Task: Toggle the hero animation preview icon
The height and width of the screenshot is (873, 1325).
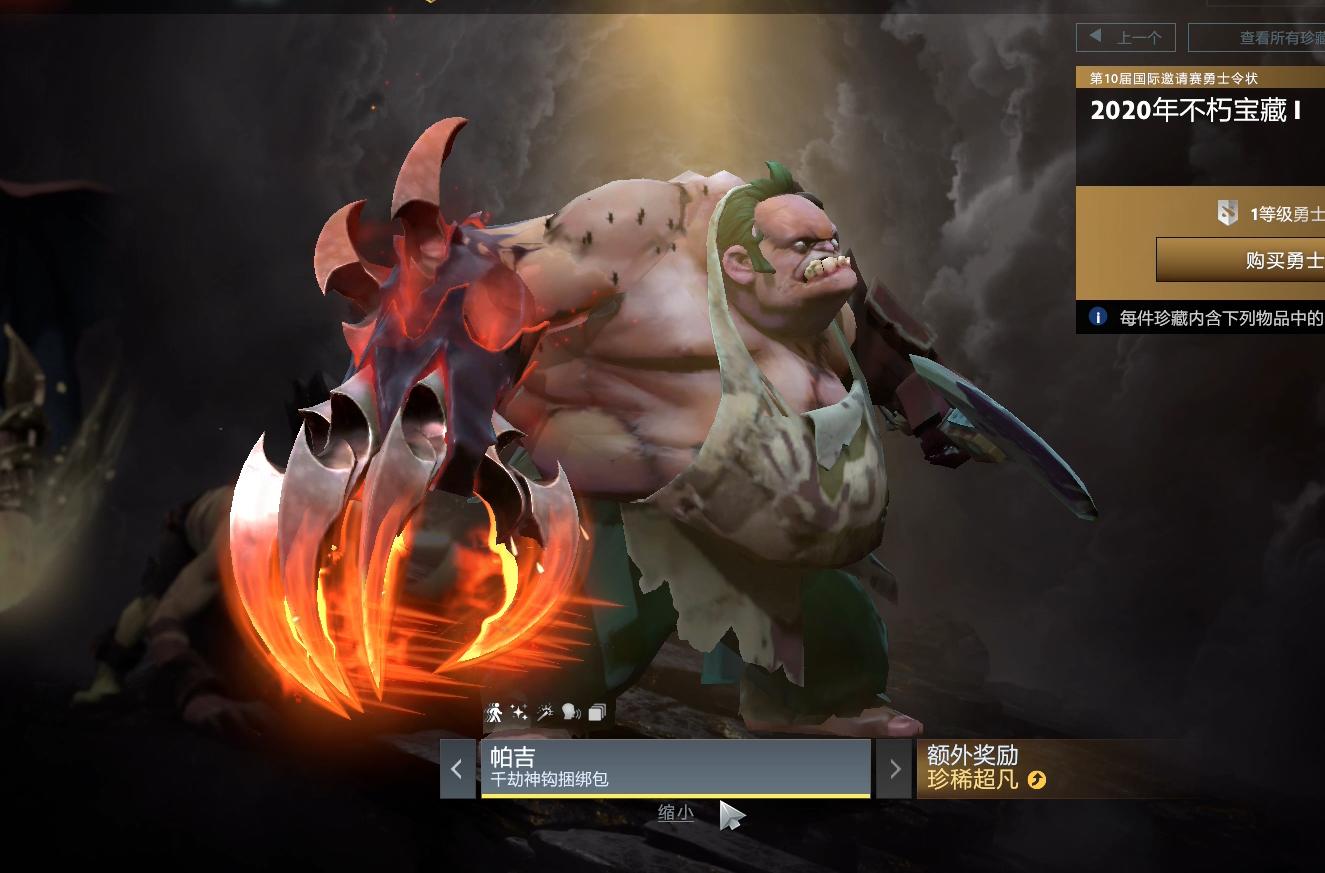Action: pos(494,712)
